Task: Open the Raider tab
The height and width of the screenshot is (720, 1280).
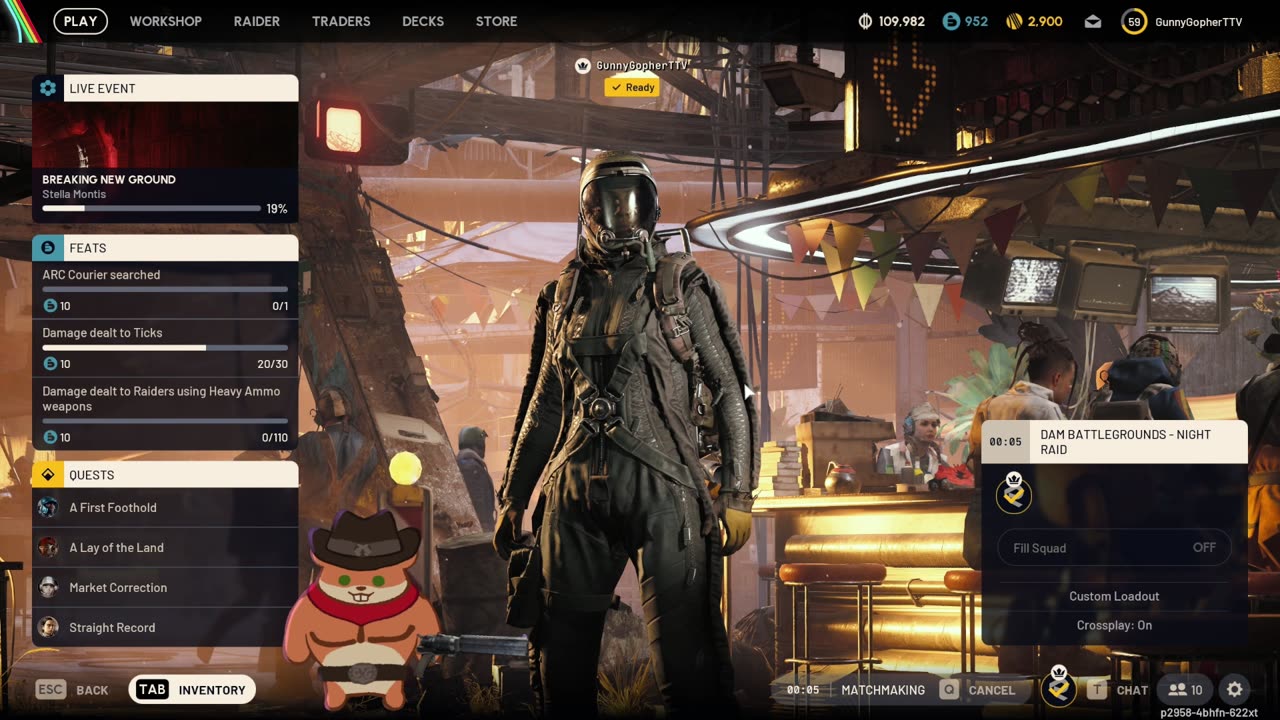Action: click(257, 21)
